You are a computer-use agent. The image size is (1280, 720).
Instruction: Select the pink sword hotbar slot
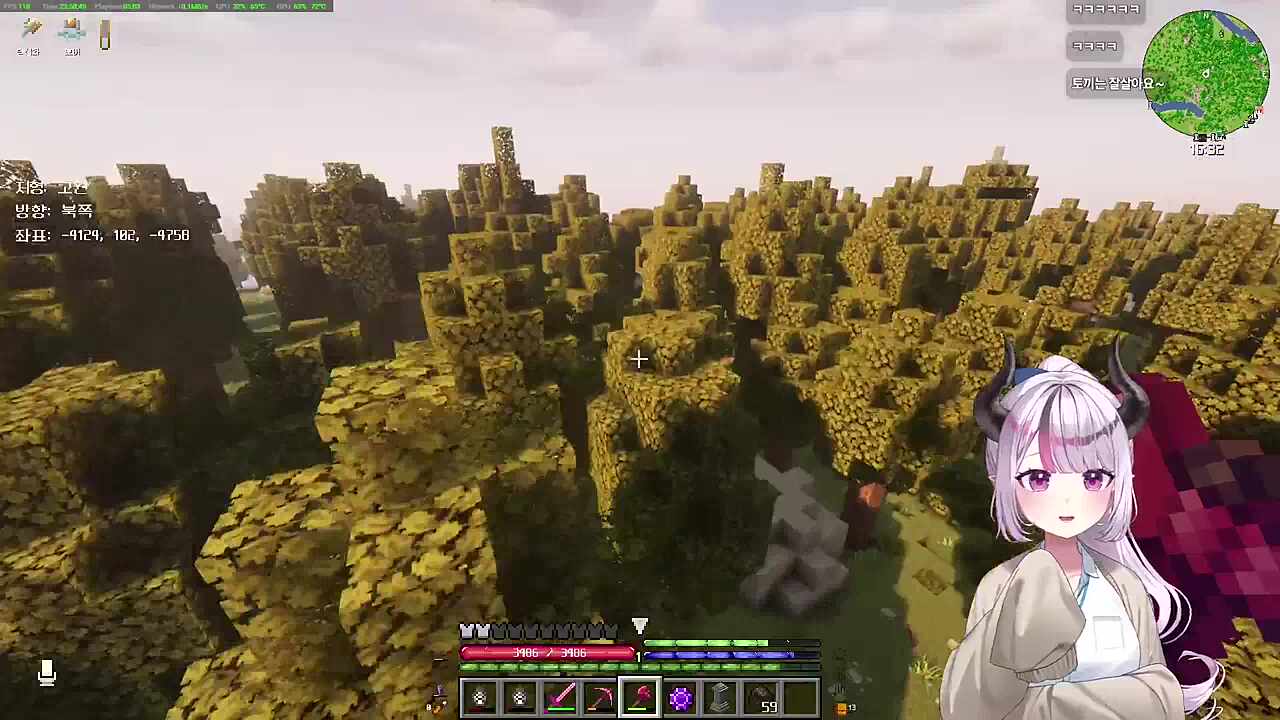click(x=560, y=697)
